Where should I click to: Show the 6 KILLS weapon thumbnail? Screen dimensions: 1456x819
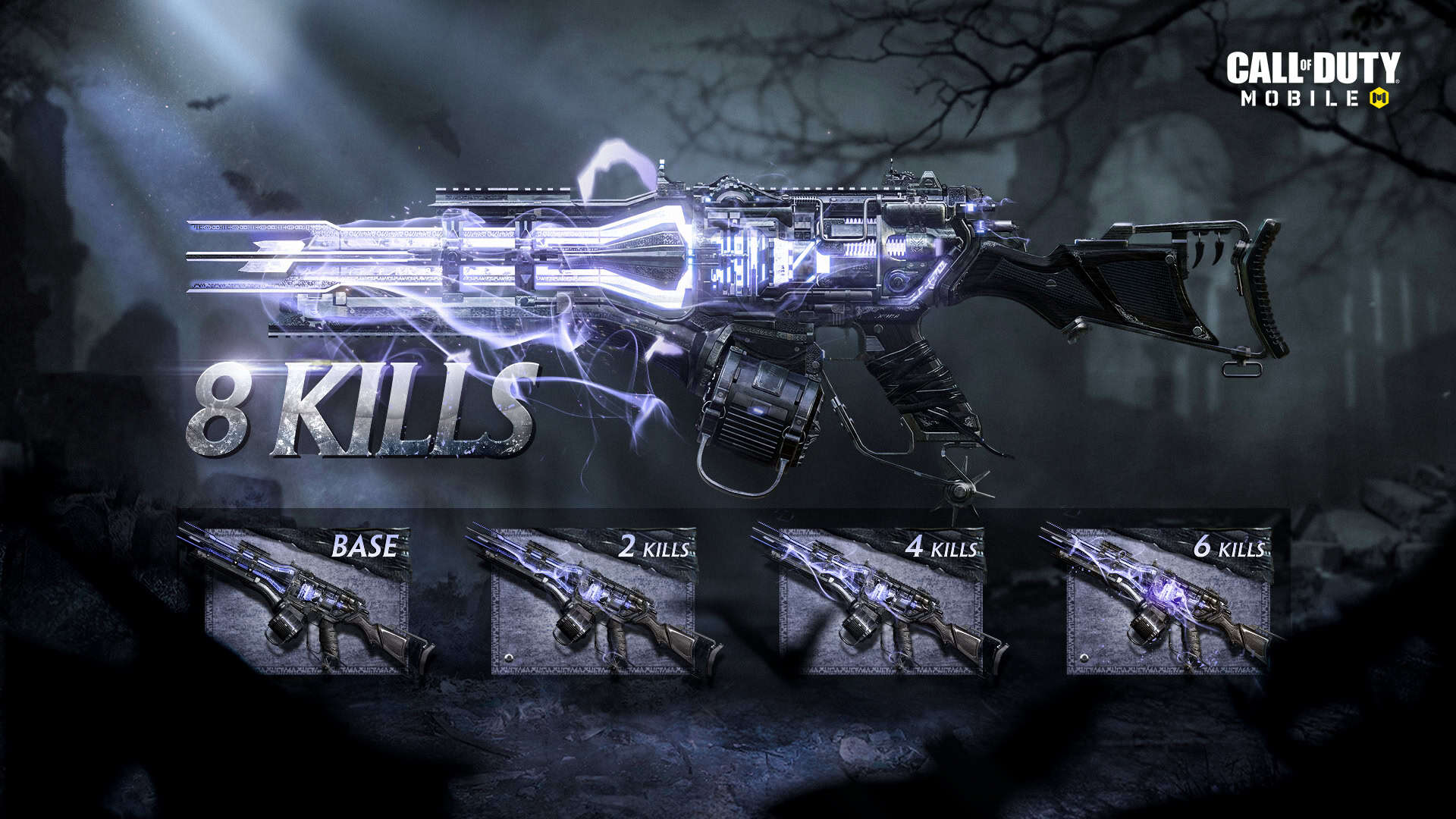pos(1168,601)
